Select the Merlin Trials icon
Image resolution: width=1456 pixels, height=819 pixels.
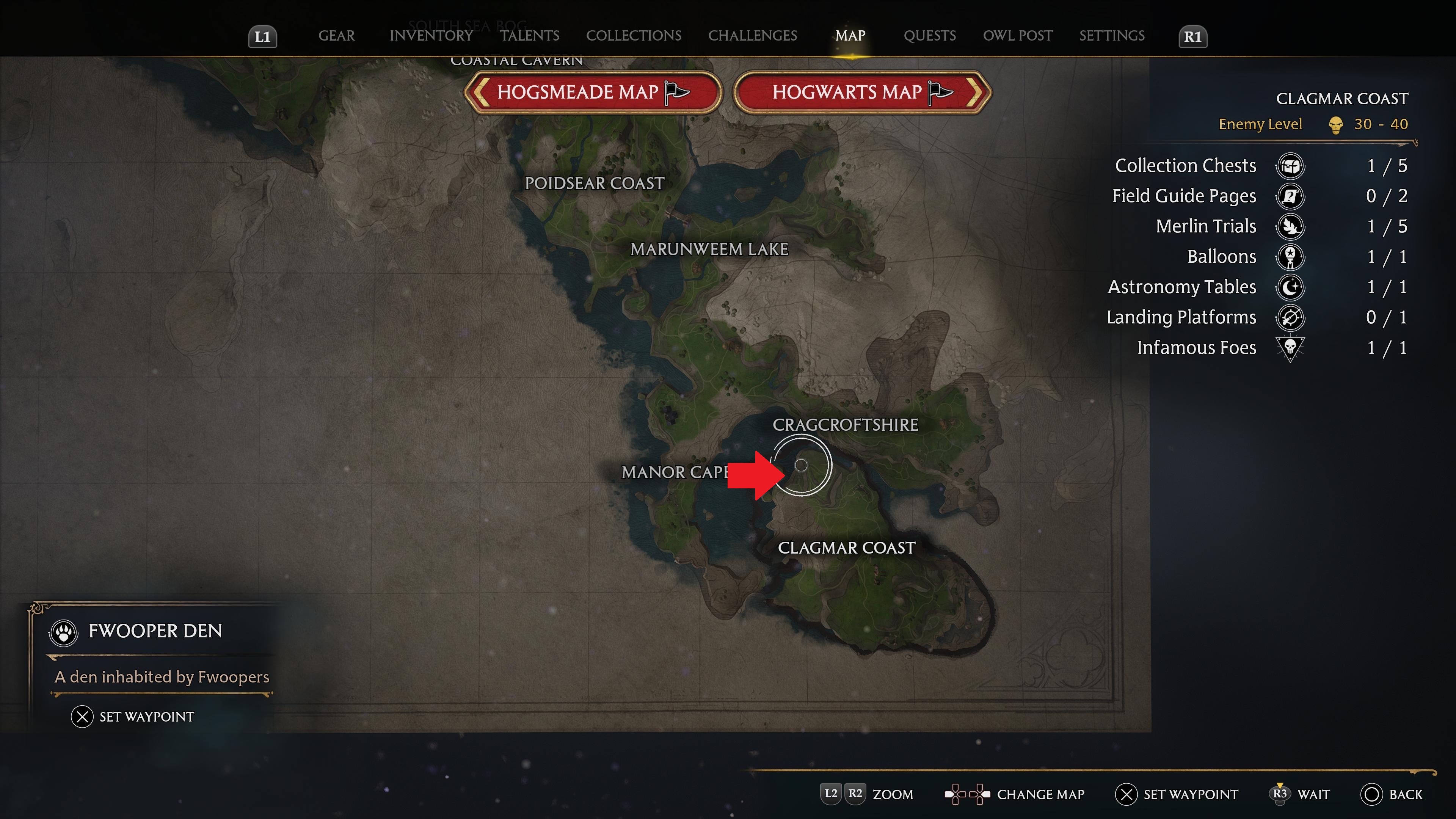click(x=1290, y=226)
